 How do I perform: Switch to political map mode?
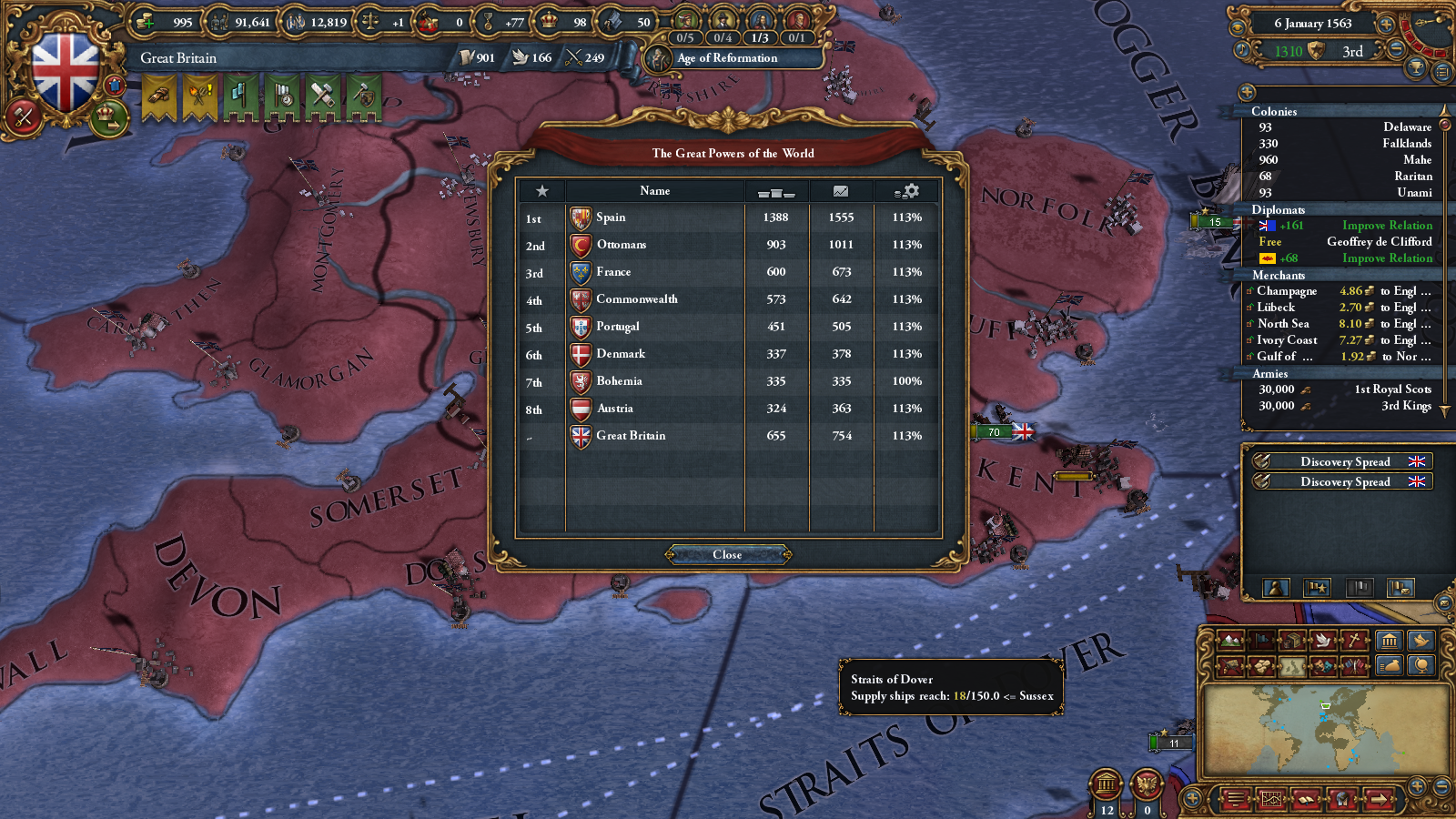pos(1261,640)
